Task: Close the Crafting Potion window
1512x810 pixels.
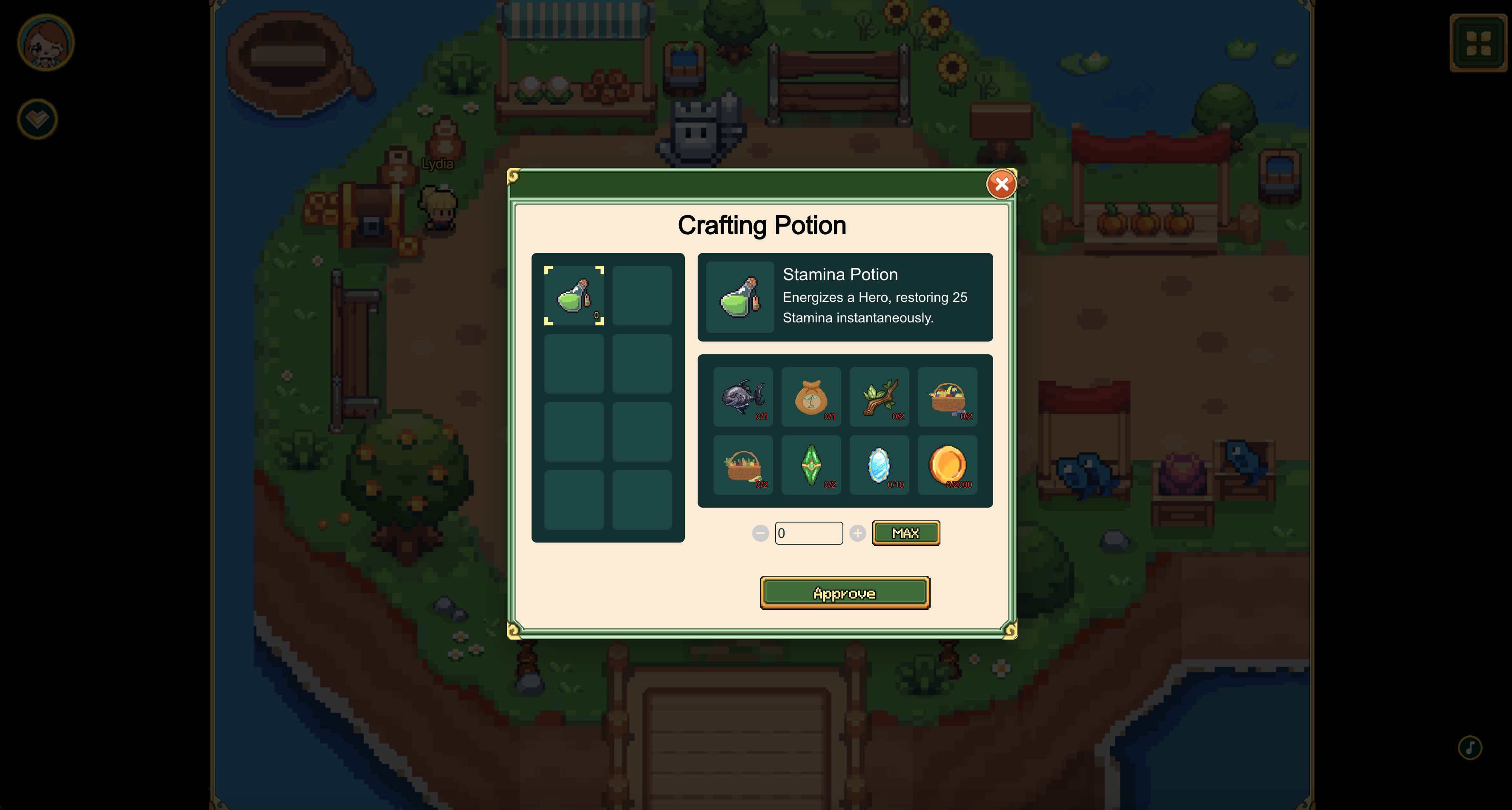Action: pos(1001,184)
